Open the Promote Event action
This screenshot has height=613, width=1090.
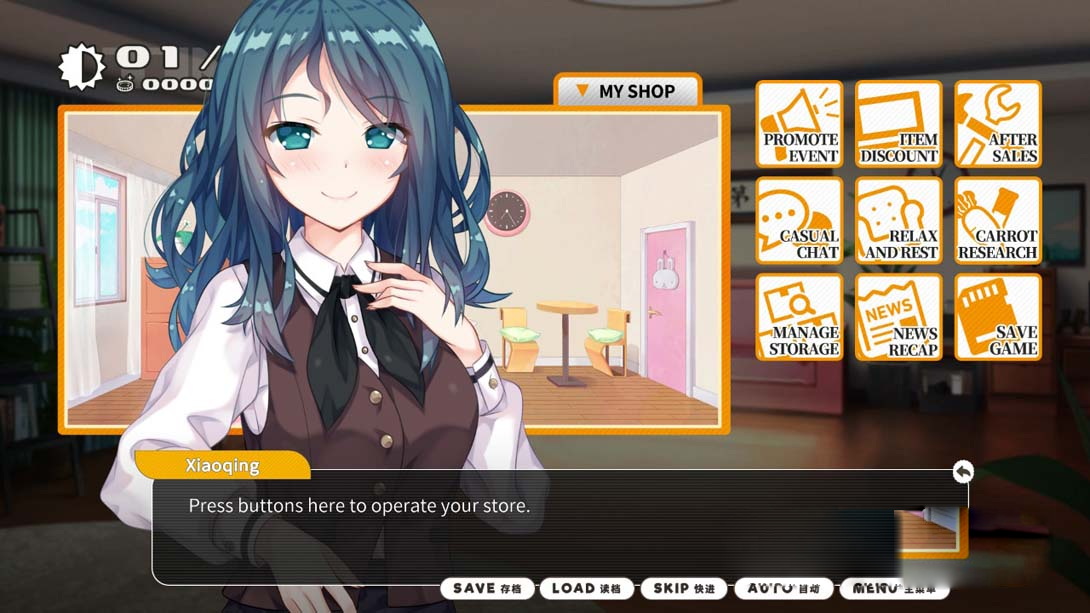799,124
